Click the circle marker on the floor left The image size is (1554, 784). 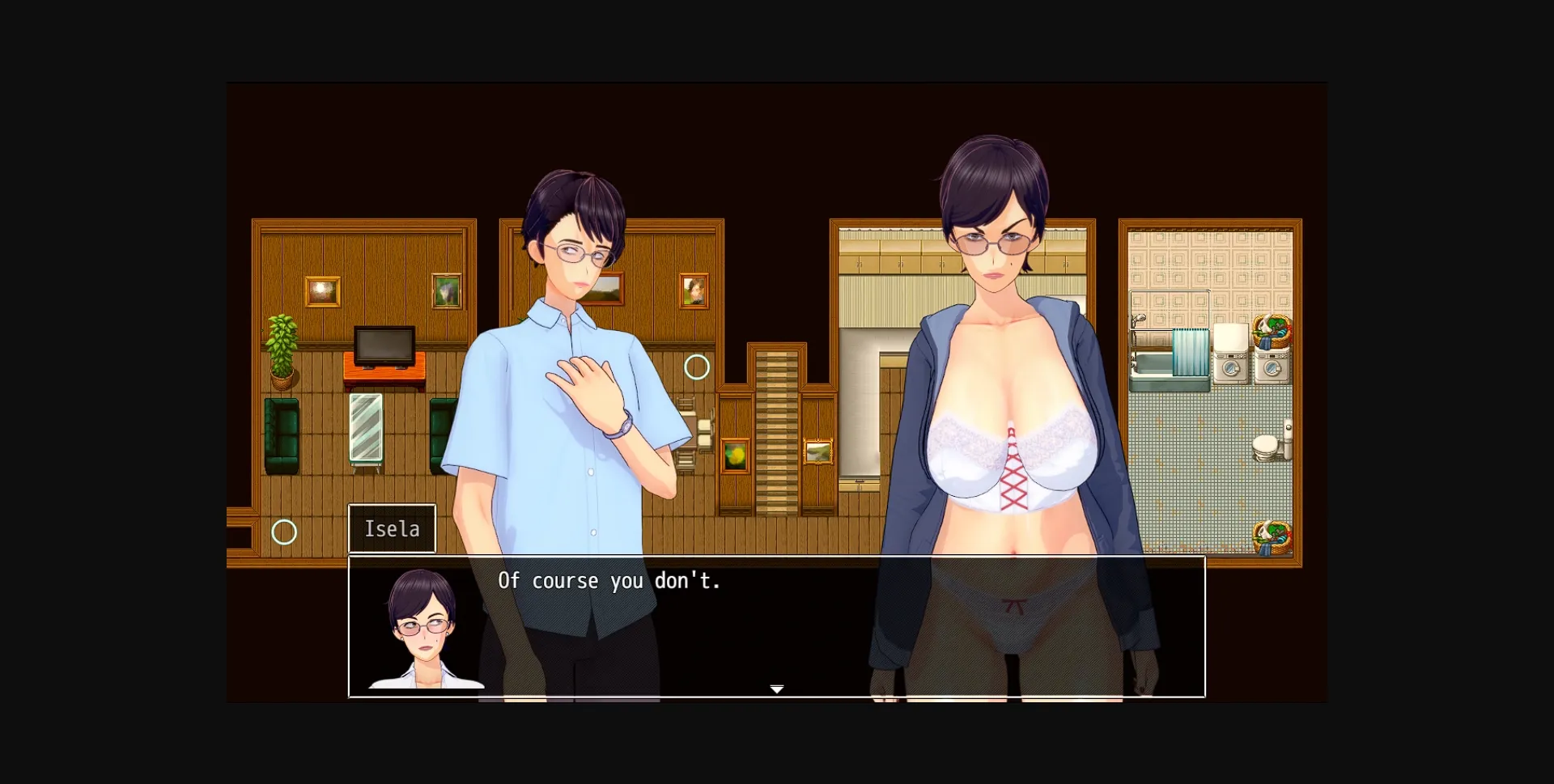pos(284,533)
